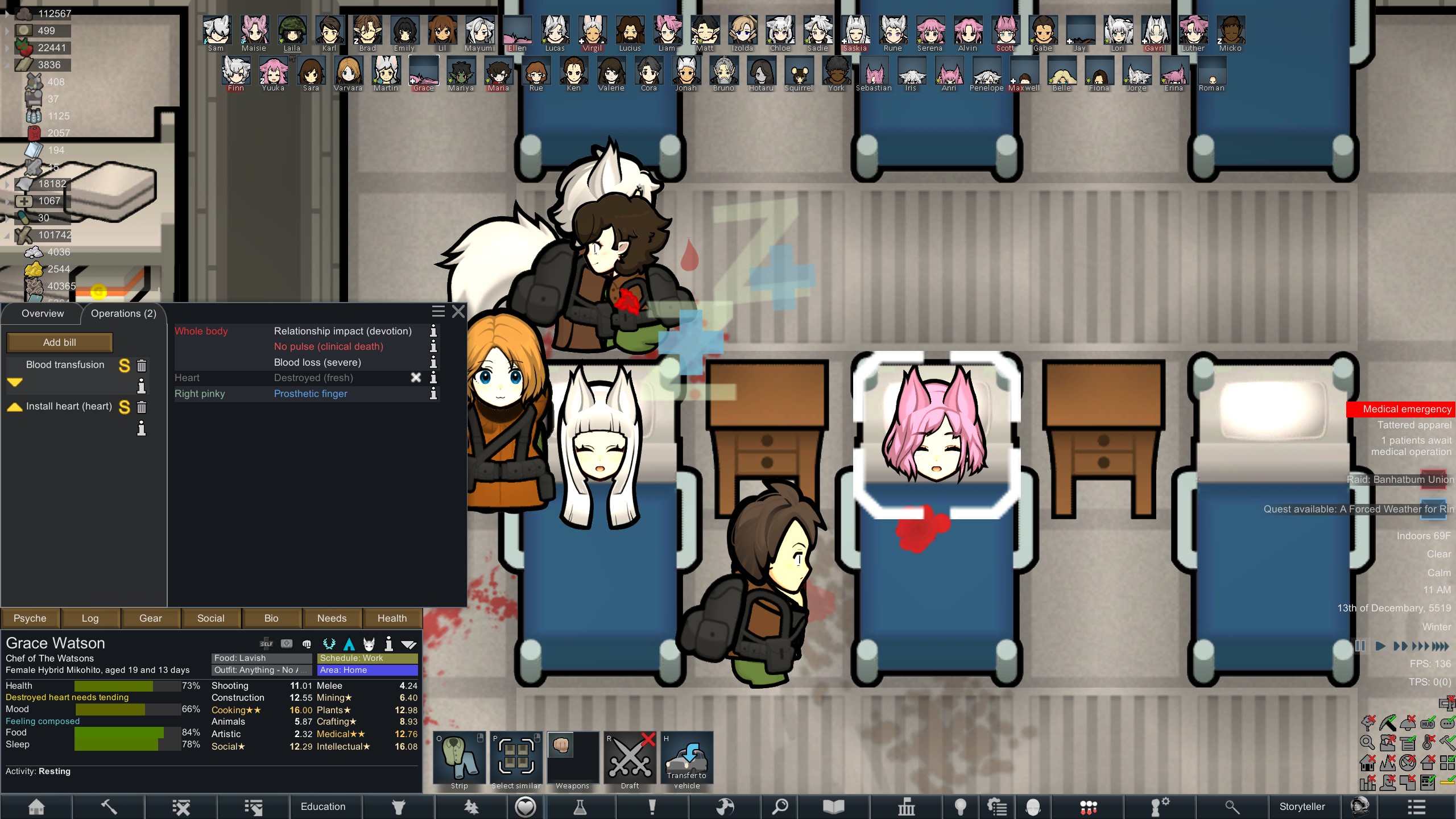1456x819 pixels.
Task: Open the Education menu
Action: [x=323, y=806]
